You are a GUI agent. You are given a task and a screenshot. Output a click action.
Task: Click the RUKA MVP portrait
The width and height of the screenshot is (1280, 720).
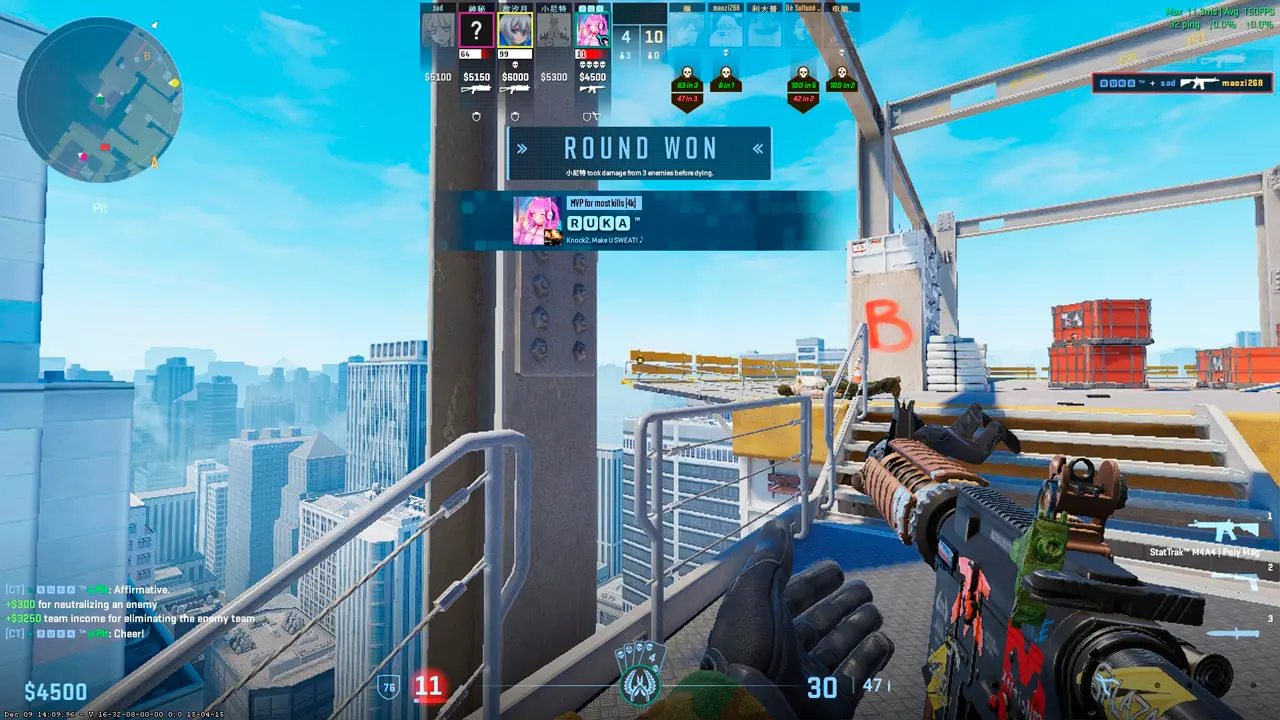point(537,220)
